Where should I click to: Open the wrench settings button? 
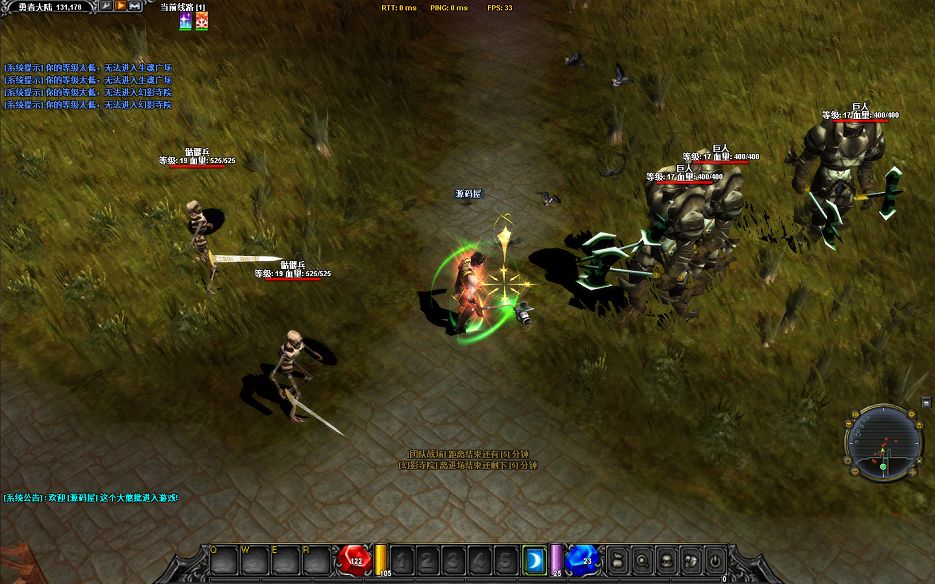tap(106, 6)
